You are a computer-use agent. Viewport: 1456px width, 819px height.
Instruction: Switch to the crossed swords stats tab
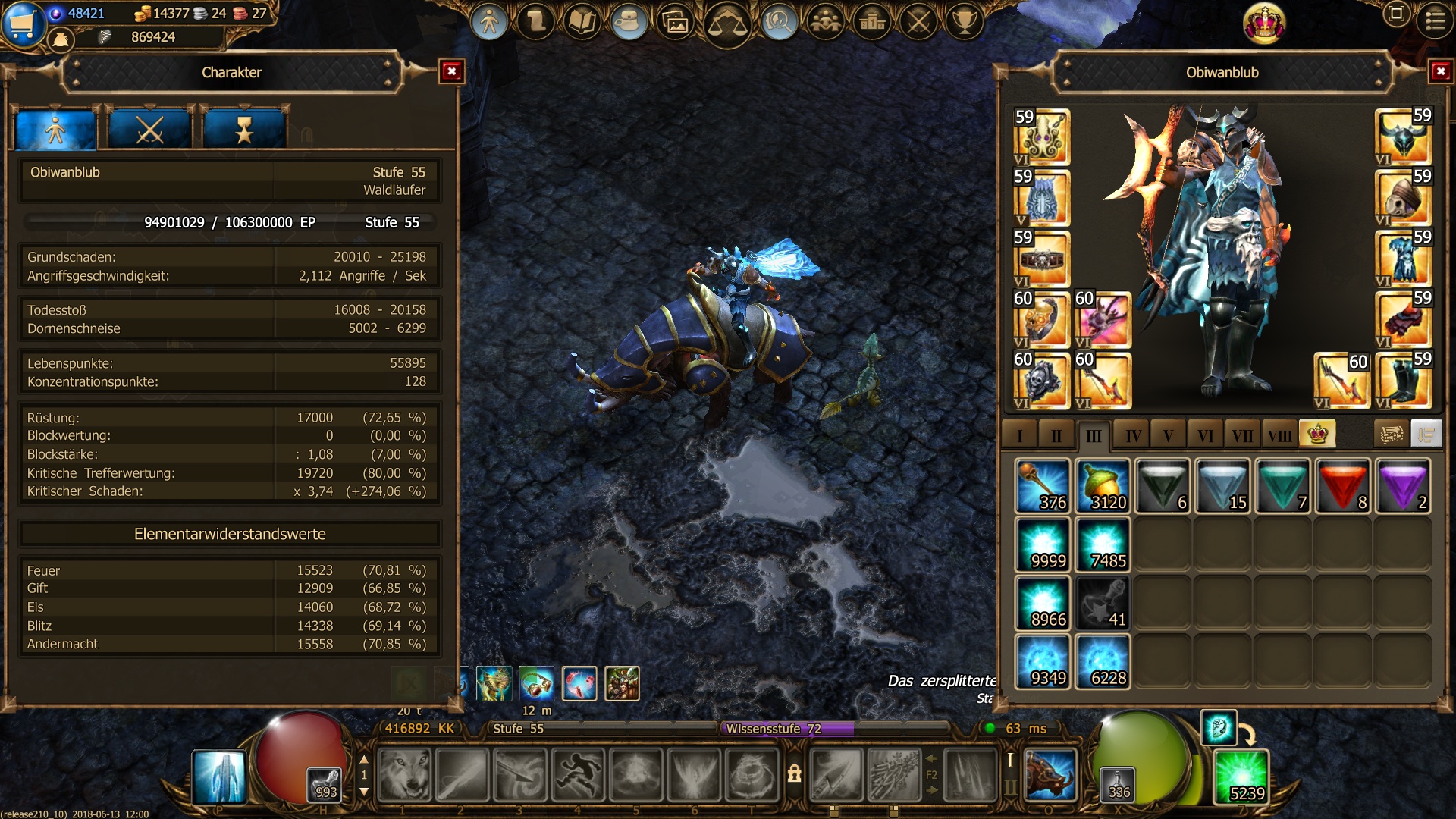[x=149, y=130]
